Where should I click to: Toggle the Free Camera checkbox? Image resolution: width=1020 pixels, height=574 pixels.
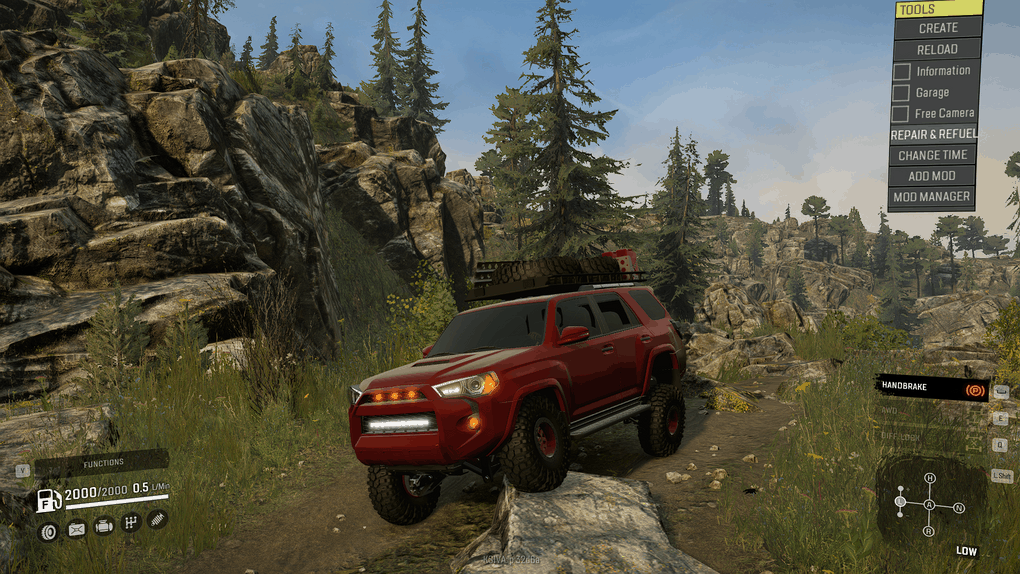[x=902, y=113]
